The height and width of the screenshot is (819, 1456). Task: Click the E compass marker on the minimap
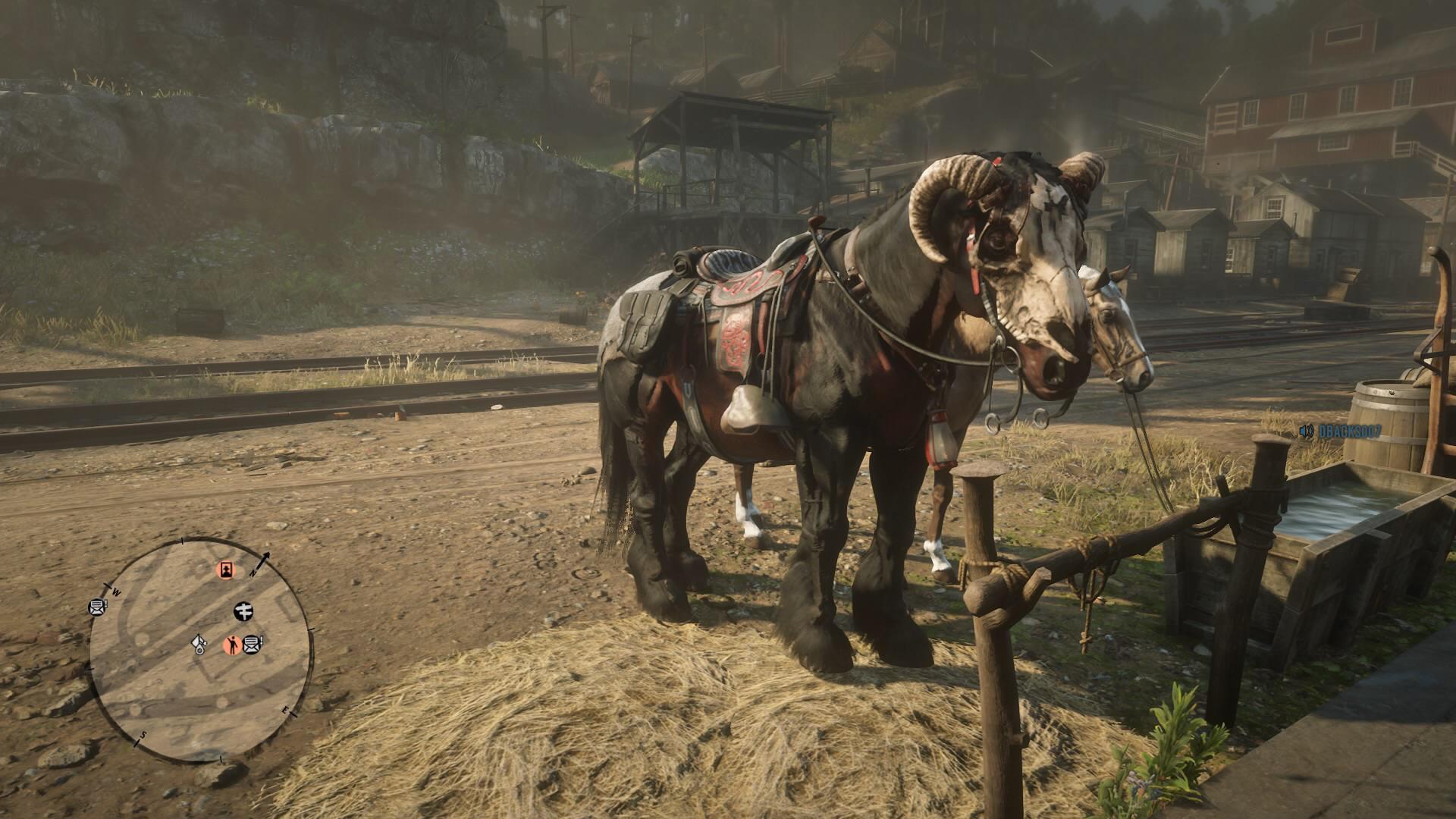click(285, 710)
